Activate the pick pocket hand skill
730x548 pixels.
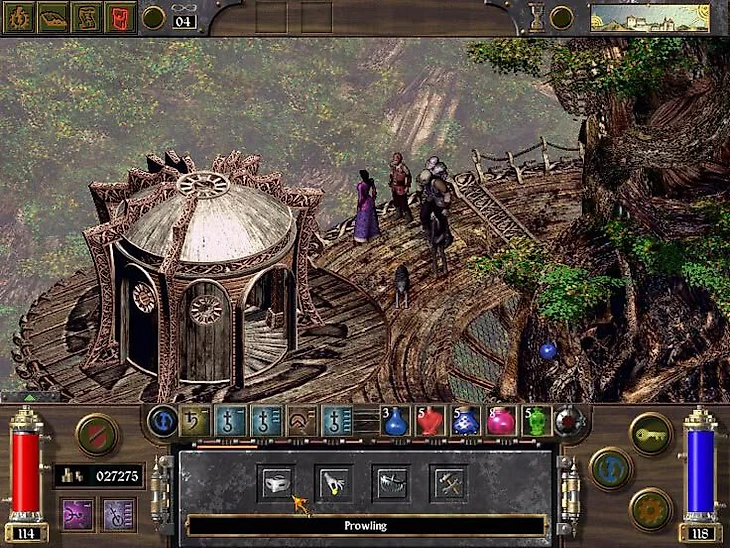coord(333,482)
